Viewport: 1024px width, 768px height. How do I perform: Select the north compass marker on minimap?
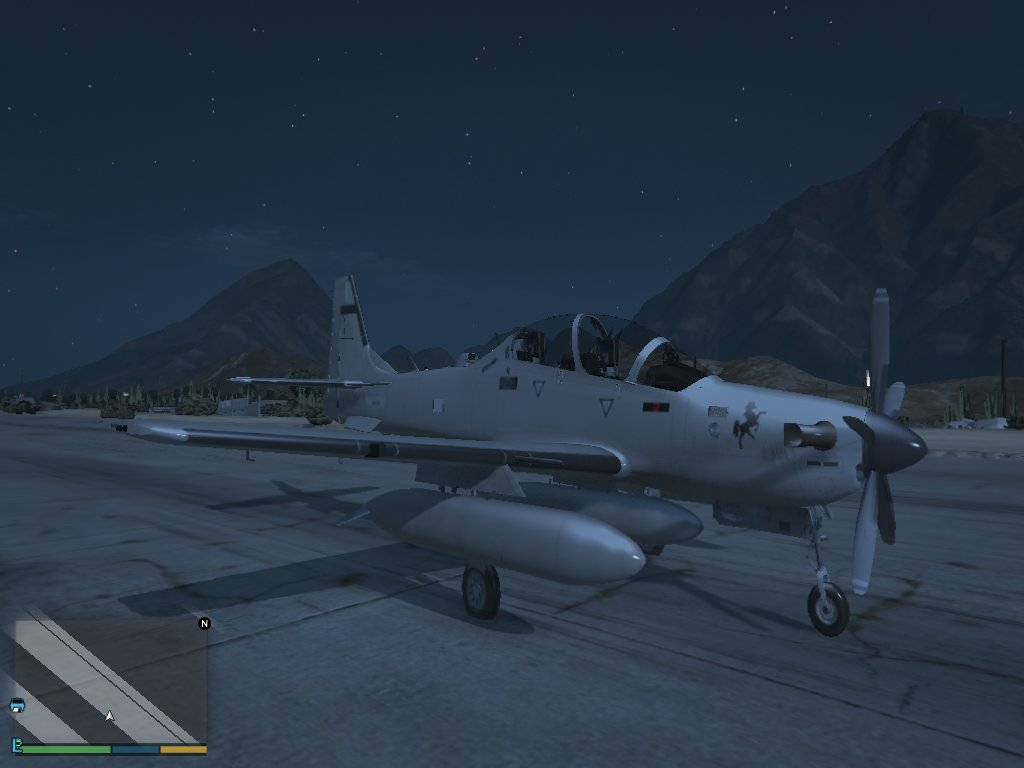click(205, 624)
